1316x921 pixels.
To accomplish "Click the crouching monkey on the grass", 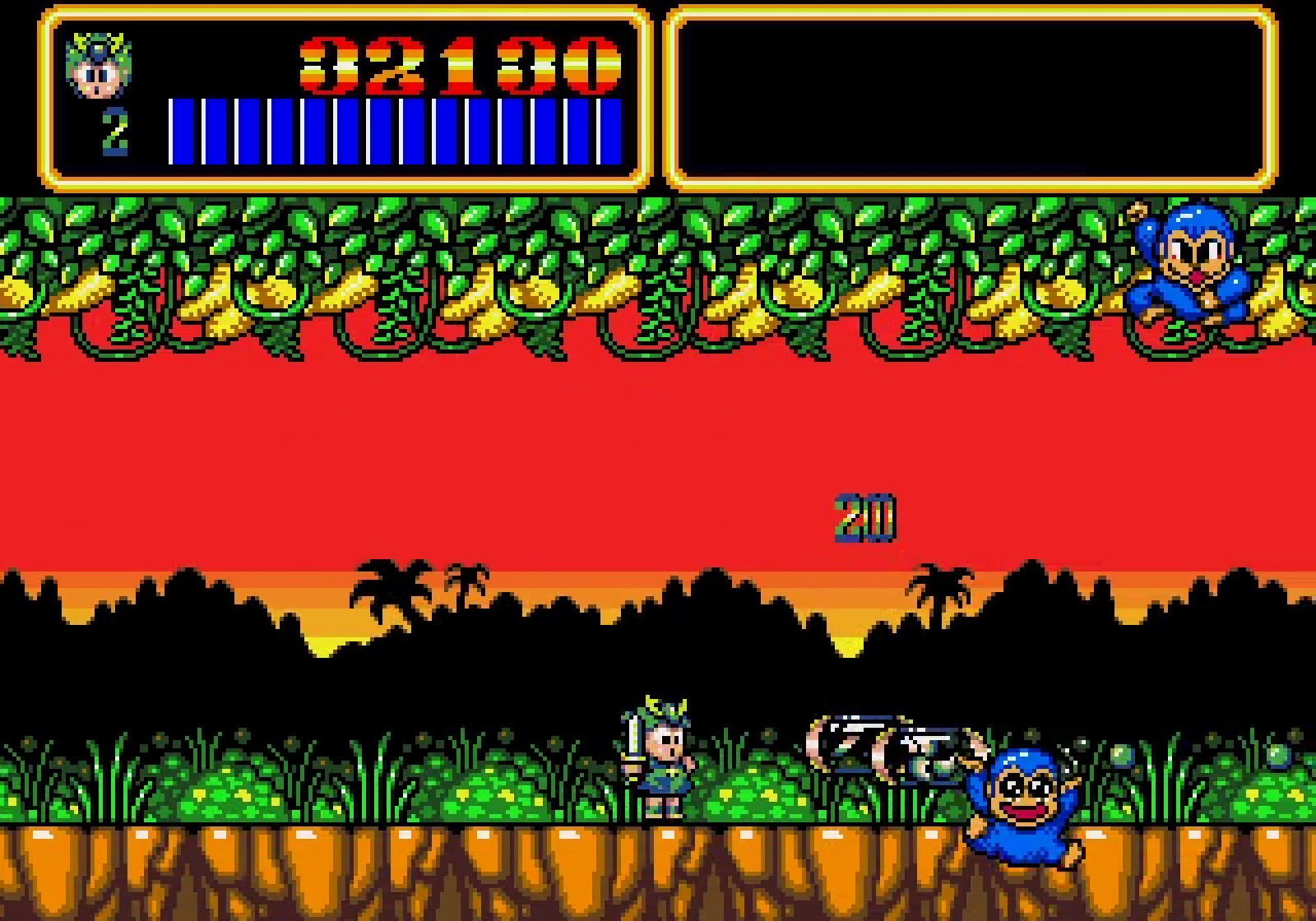I will (x=1024, y=806).
